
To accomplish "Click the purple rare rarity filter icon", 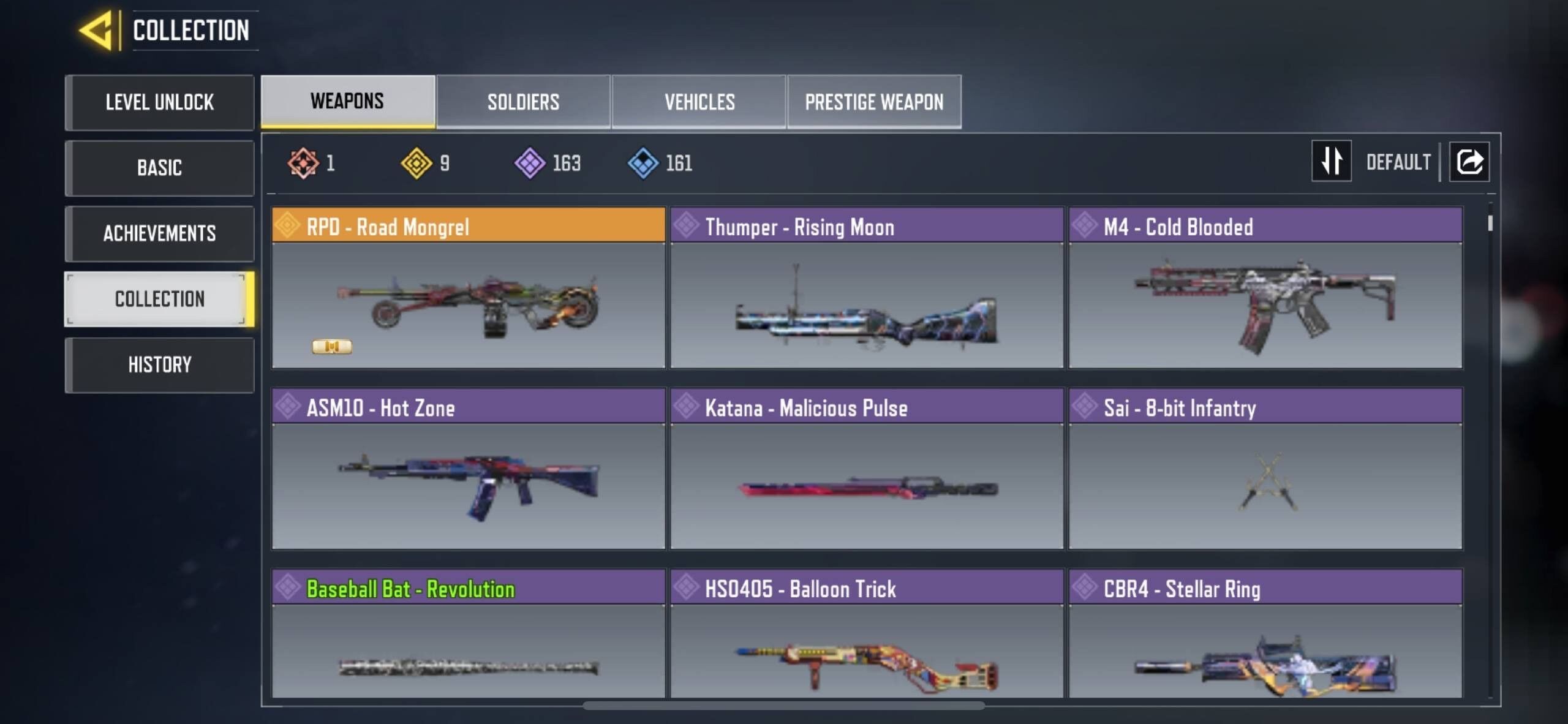I will click(530, 162).
